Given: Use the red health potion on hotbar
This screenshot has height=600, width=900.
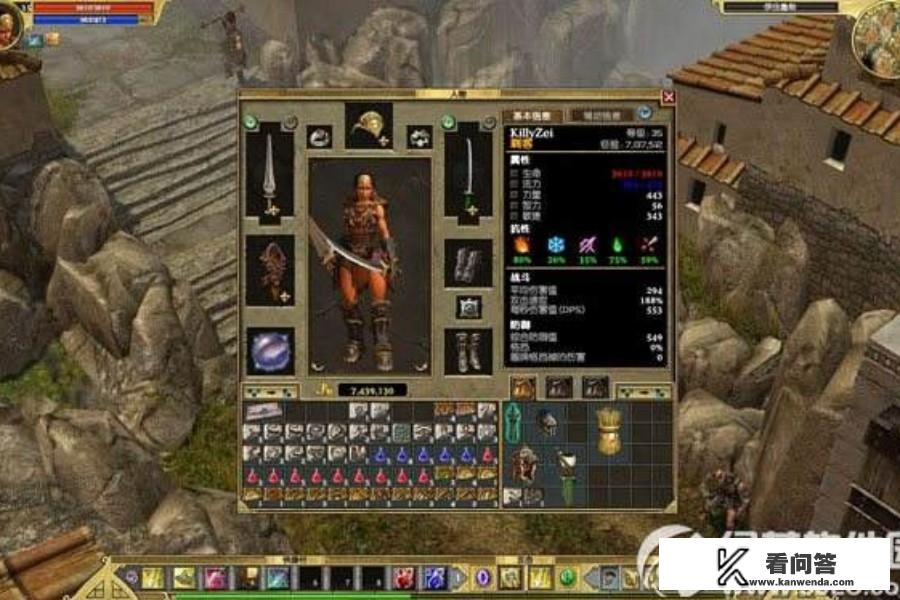Looking at the screenshot, I should point(403,578).
